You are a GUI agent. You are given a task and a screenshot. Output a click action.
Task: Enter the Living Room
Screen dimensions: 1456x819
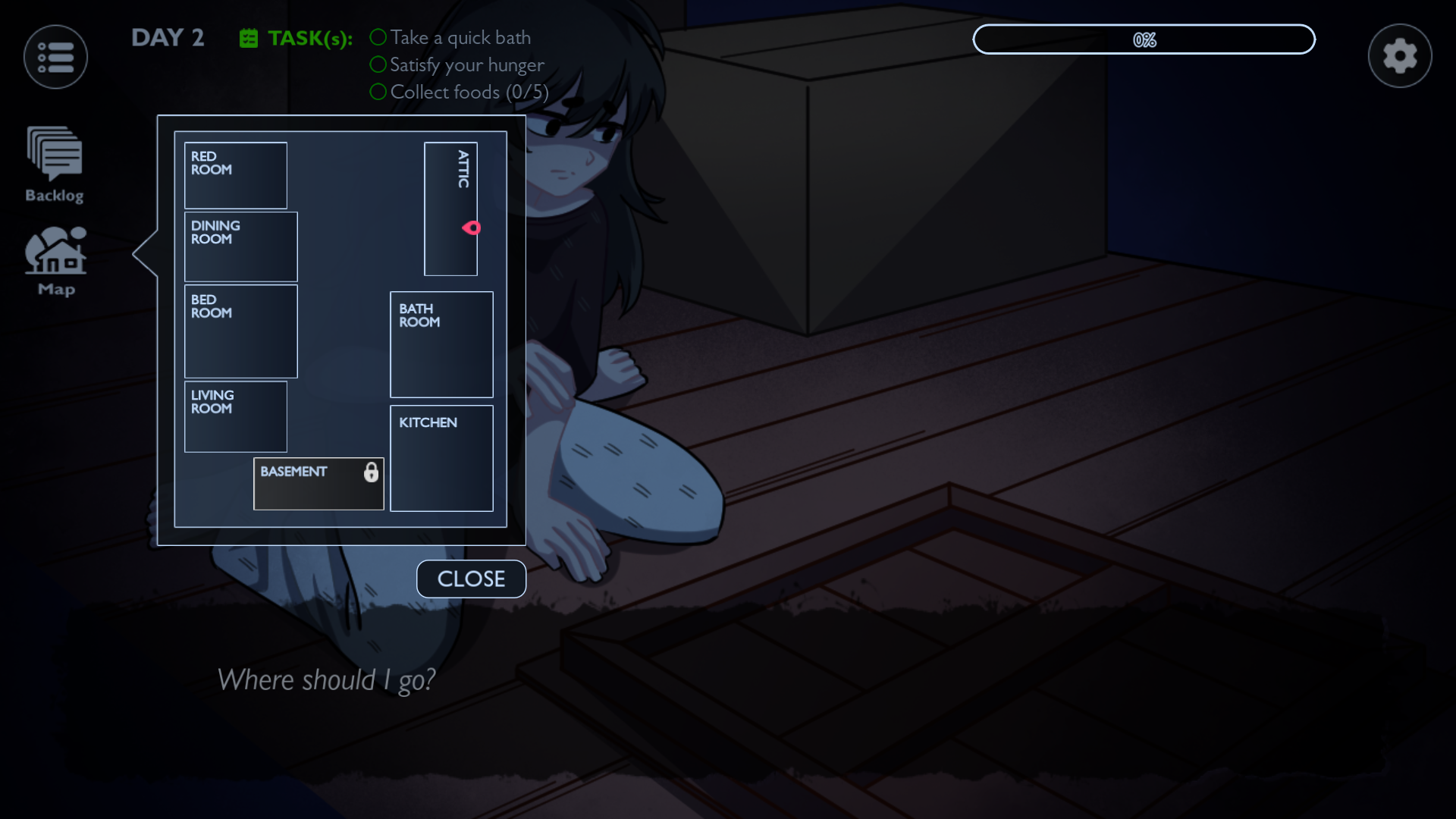click(235, 416)
